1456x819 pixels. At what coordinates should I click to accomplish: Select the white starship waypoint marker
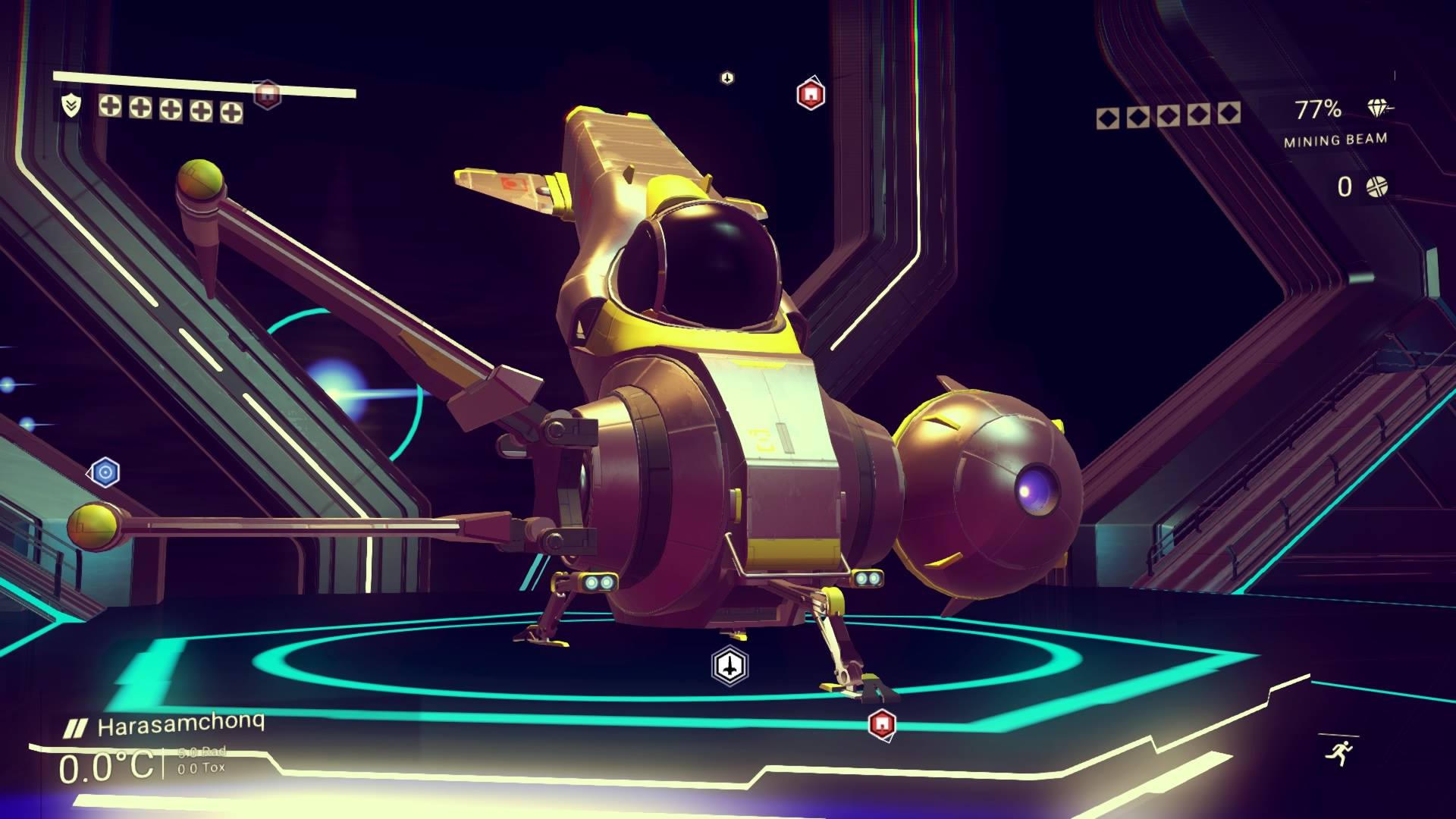pos(730,666)
